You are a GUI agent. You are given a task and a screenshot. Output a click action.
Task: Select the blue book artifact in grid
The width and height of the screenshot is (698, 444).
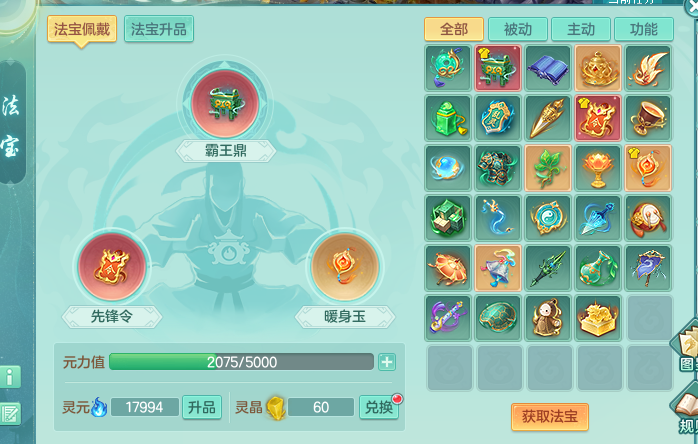pos(548,68)
